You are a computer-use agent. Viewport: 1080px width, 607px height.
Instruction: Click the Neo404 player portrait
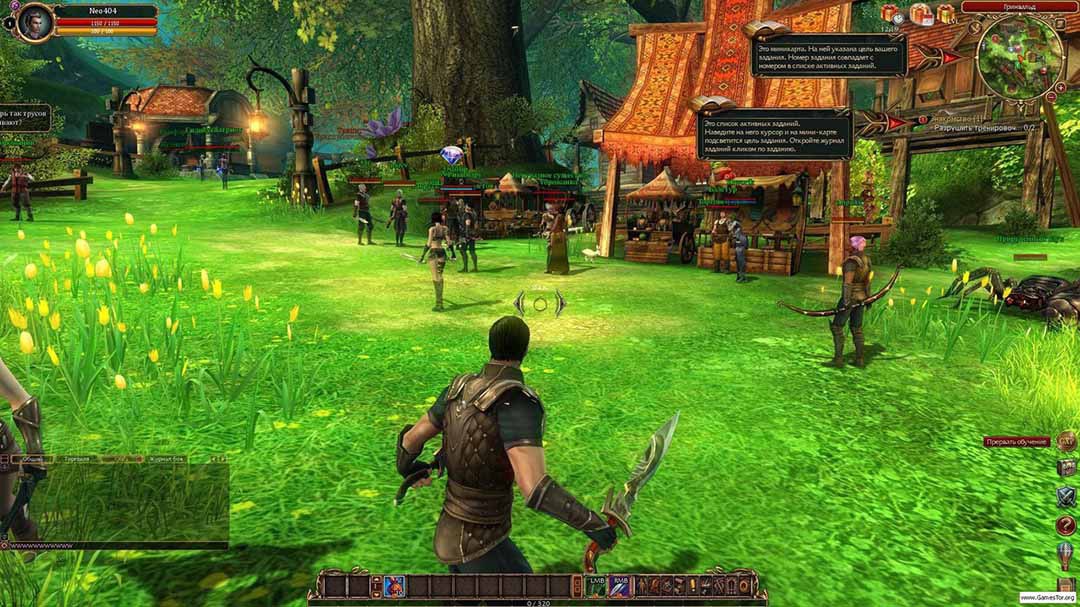point(35,21)
